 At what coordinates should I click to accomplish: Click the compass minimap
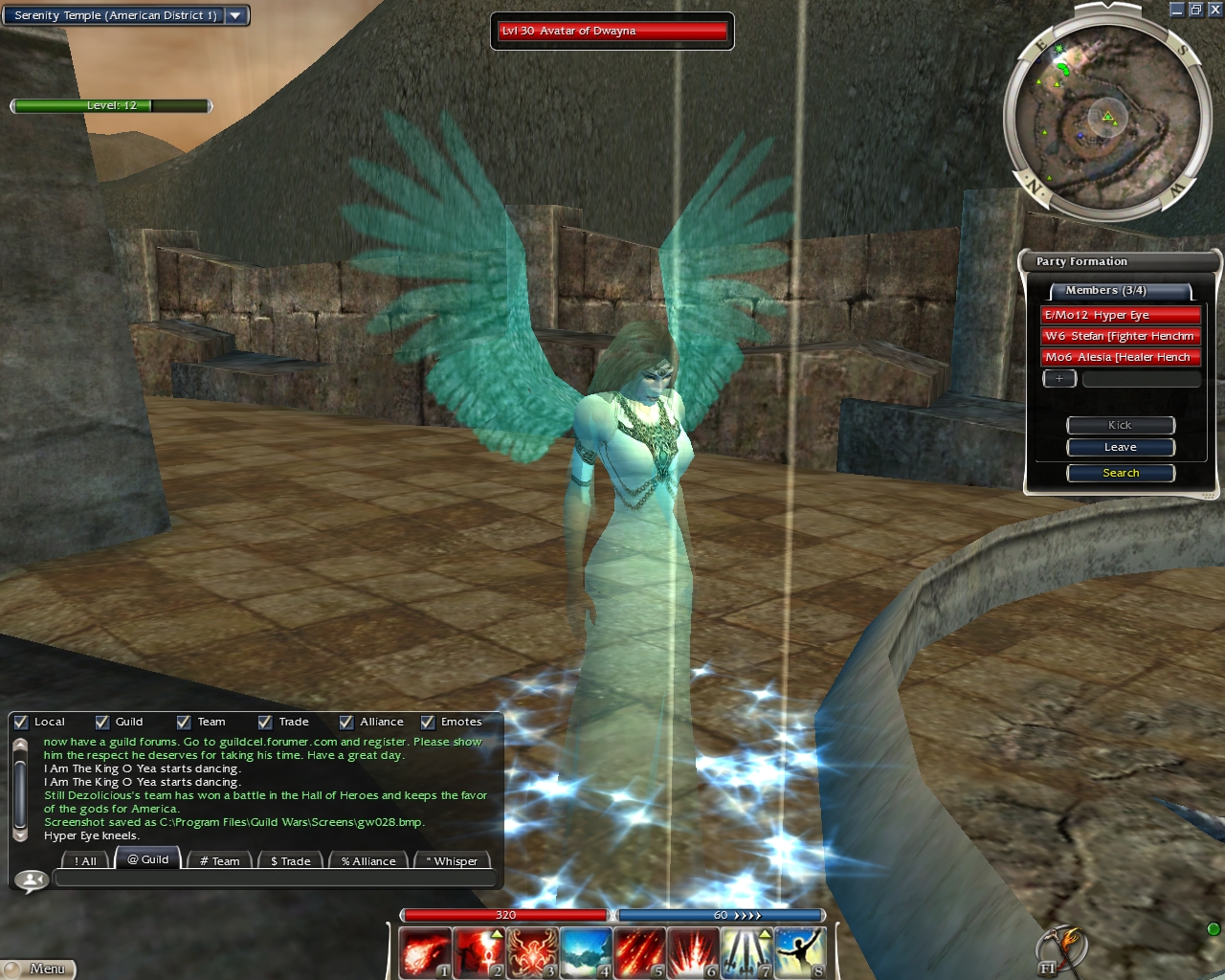coord(1102,117)
